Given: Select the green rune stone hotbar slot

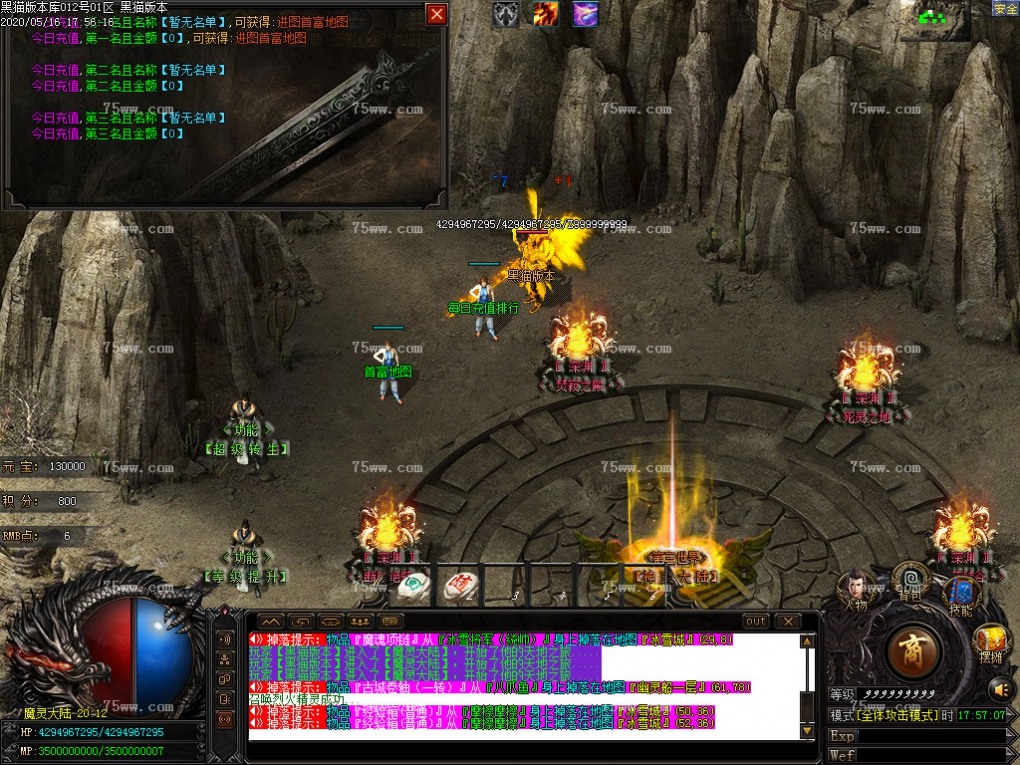Looking at the screenshot, I should click(x=414, y=586).
